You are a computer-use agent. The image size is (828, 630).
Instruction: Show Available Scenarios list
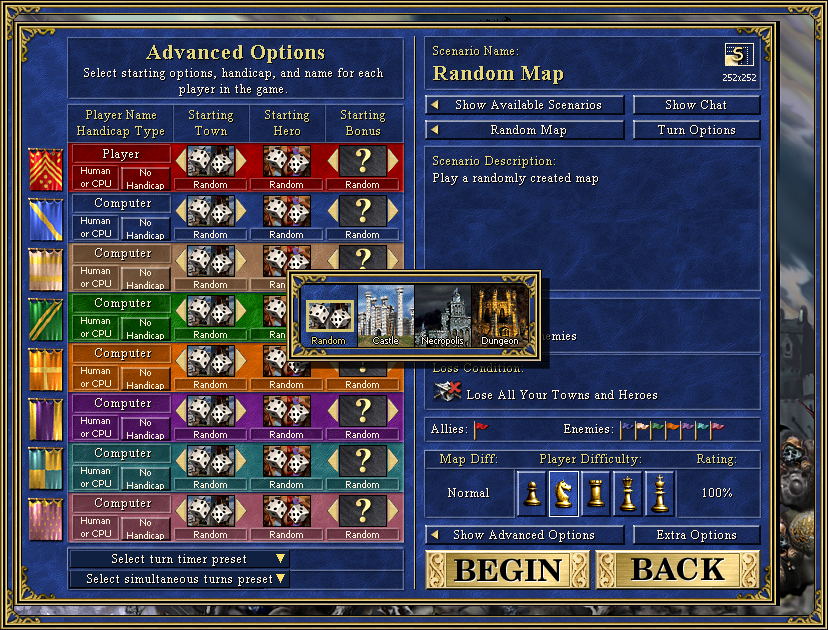(526, 105)
